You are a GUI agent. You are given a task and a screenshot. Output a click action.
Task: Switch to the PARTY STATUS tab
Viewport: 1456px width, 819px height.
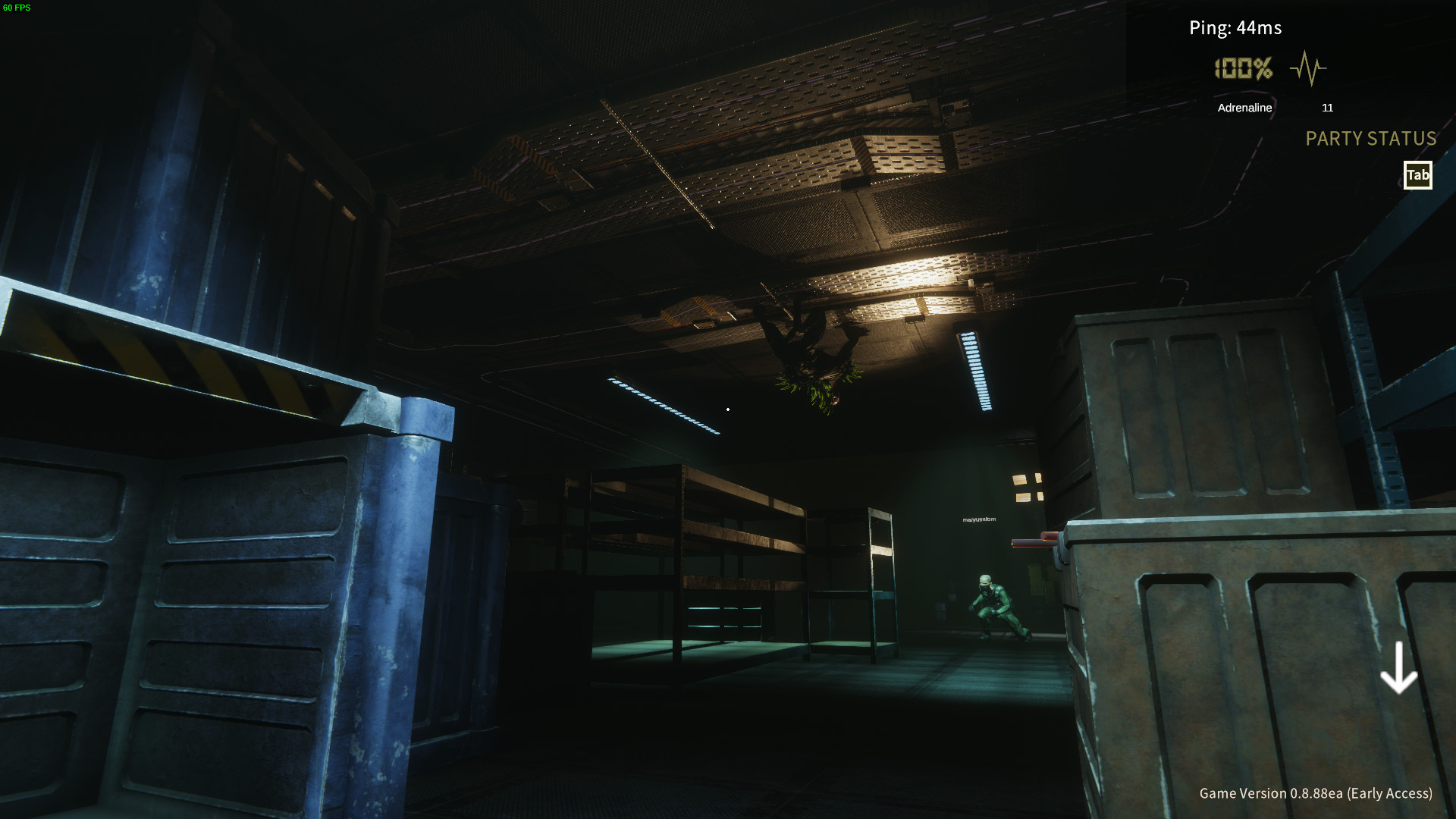click(x=1370, y=139)
